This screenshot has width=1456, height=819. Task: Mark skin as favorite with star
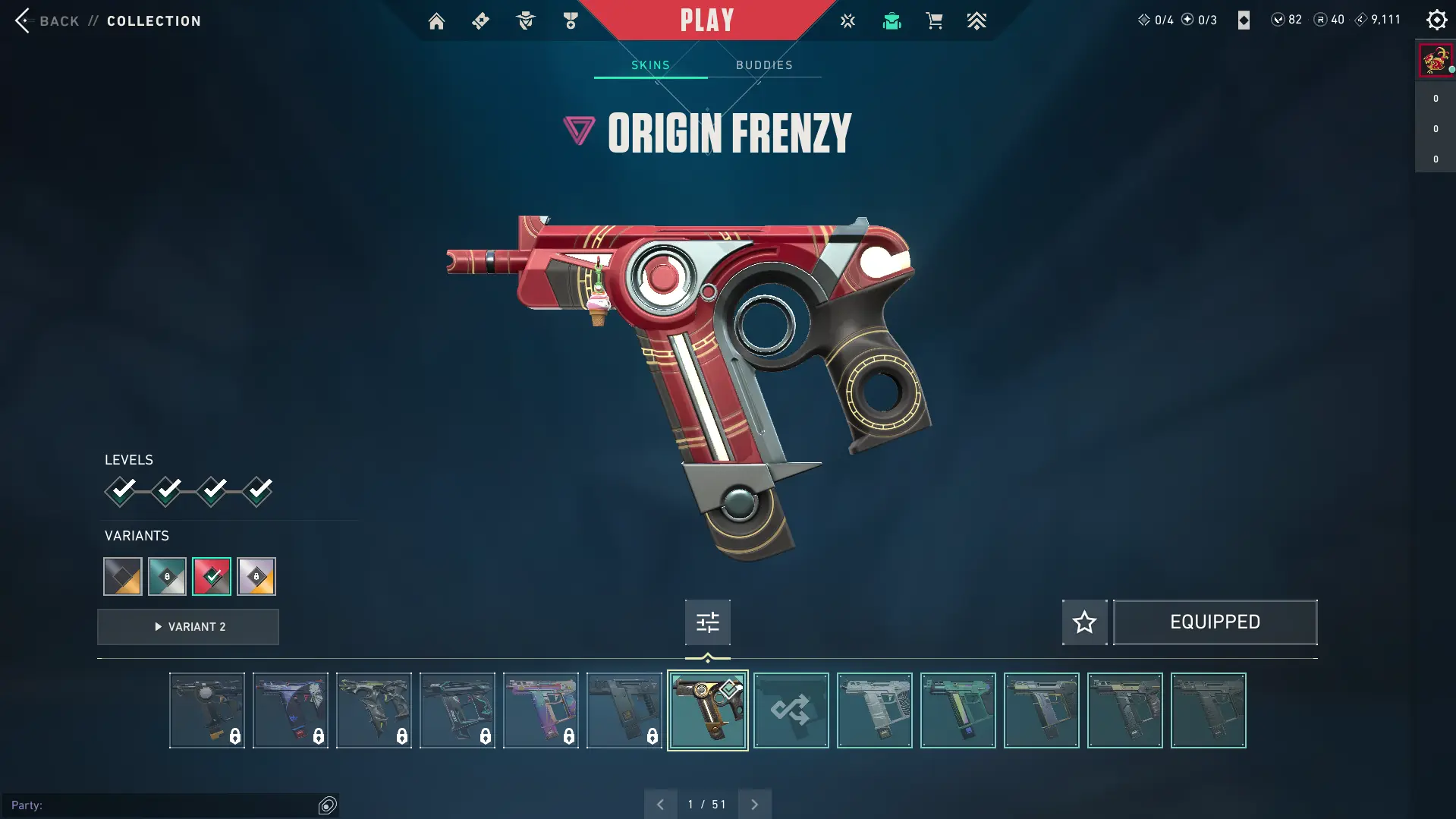1084,622
